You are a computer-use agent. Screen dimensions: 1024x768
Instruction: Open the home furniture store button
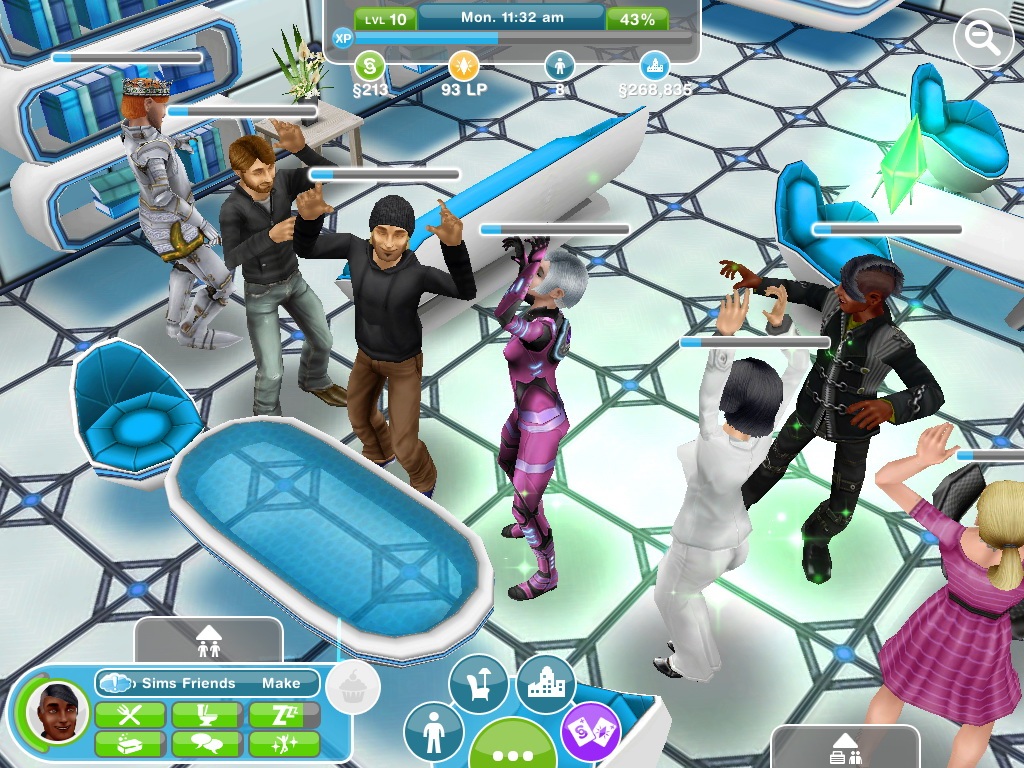(479, 685)
